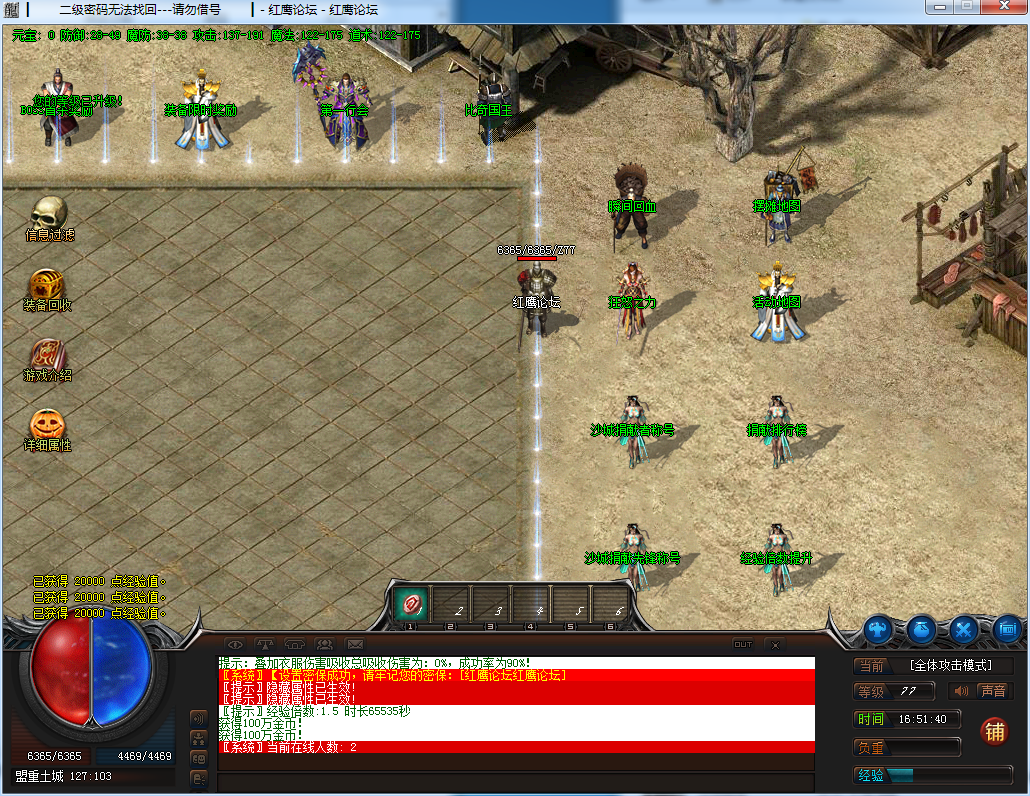The image size is (1030, 796).
Task: Open the bag pouch button
Action: 921,629
